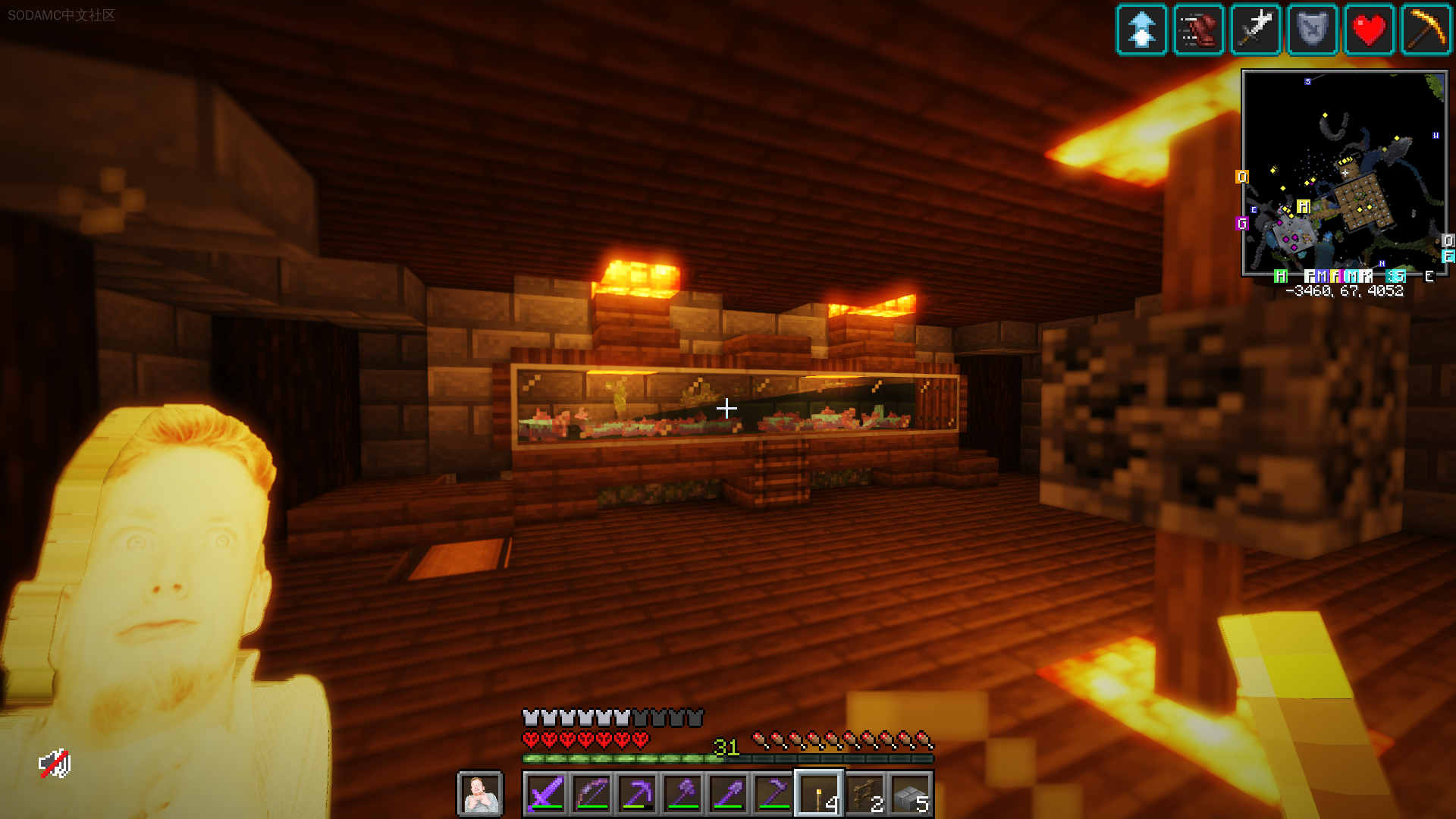1456x819 pixels.
Task: Select the stone block stack of five
Action: pyautogui.click(x=911, y=794)
